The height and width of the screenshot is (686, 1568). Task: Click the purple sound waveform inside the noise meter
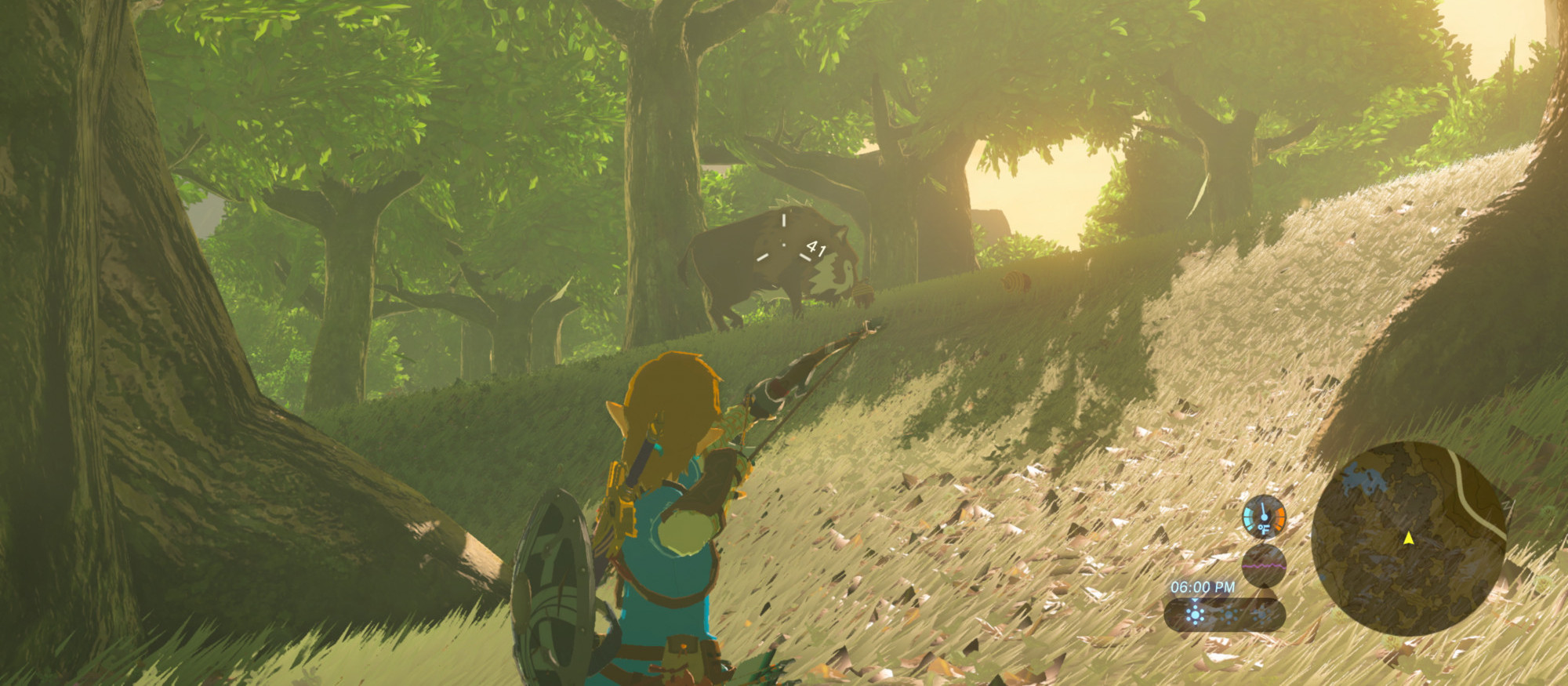(x=1262, y=566)
